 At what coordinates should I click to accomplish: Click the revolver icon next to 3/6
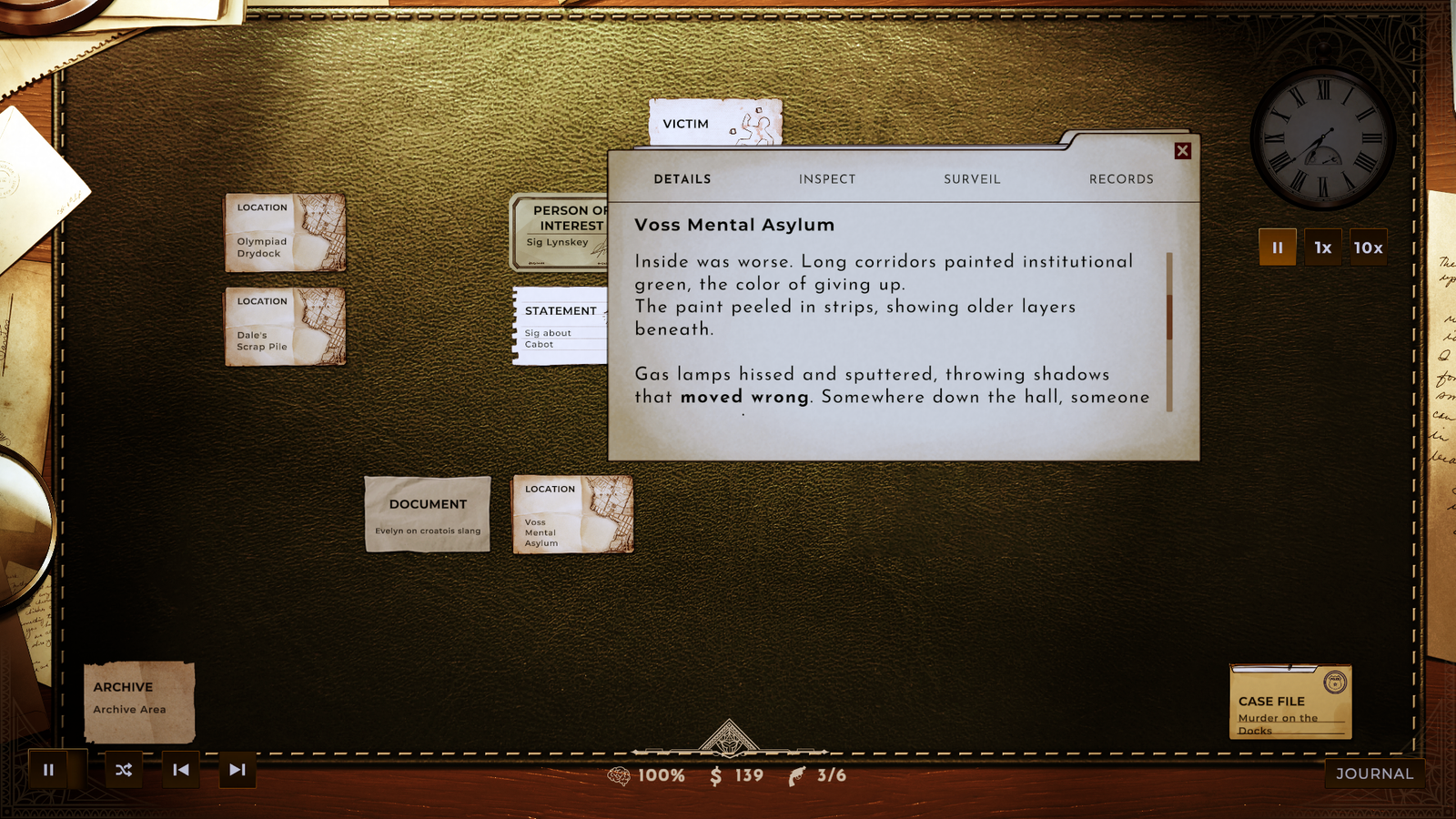pyautogui.click(x=795, y=776)
